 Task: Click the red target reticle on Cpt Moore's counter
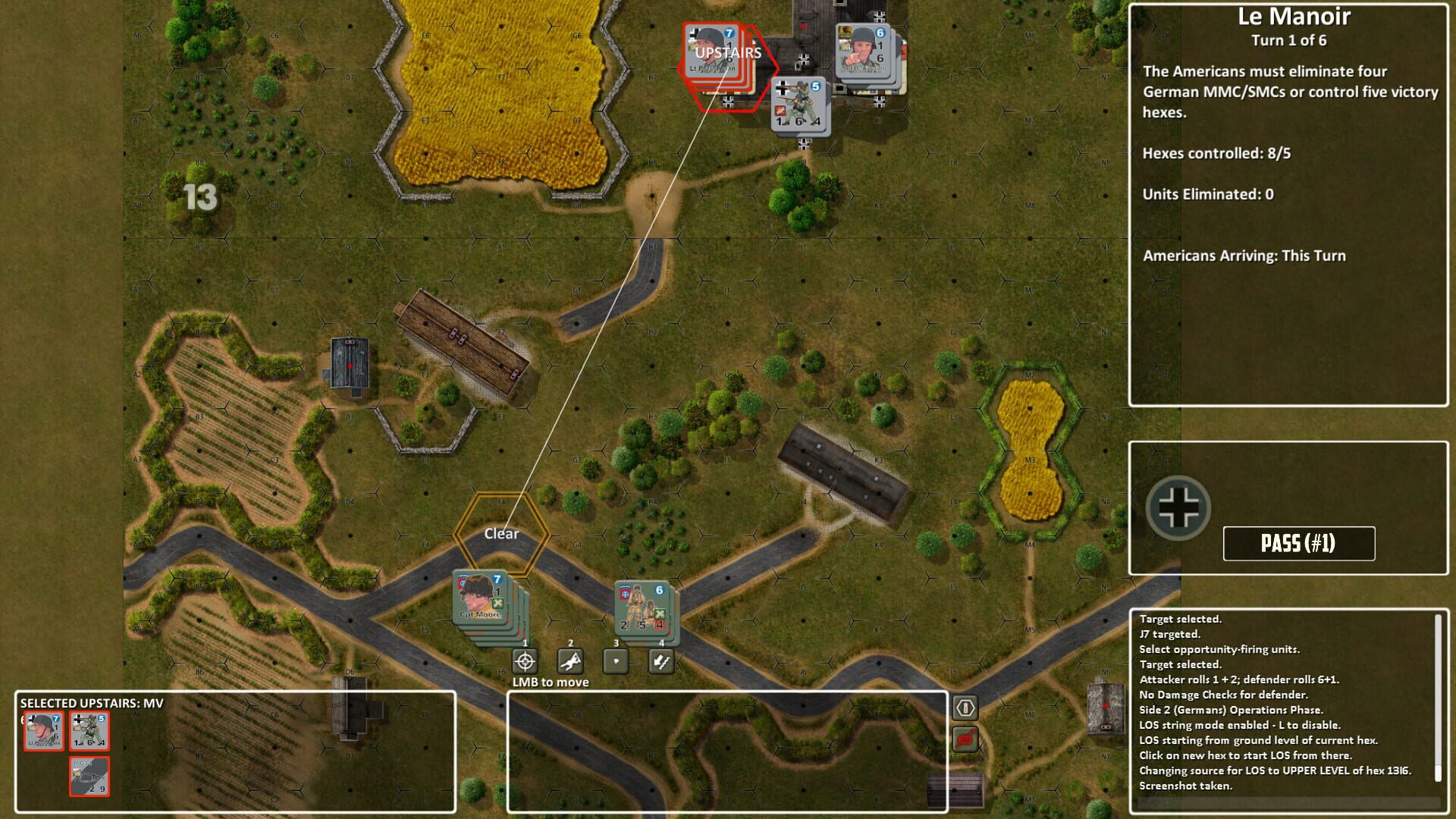462,581
